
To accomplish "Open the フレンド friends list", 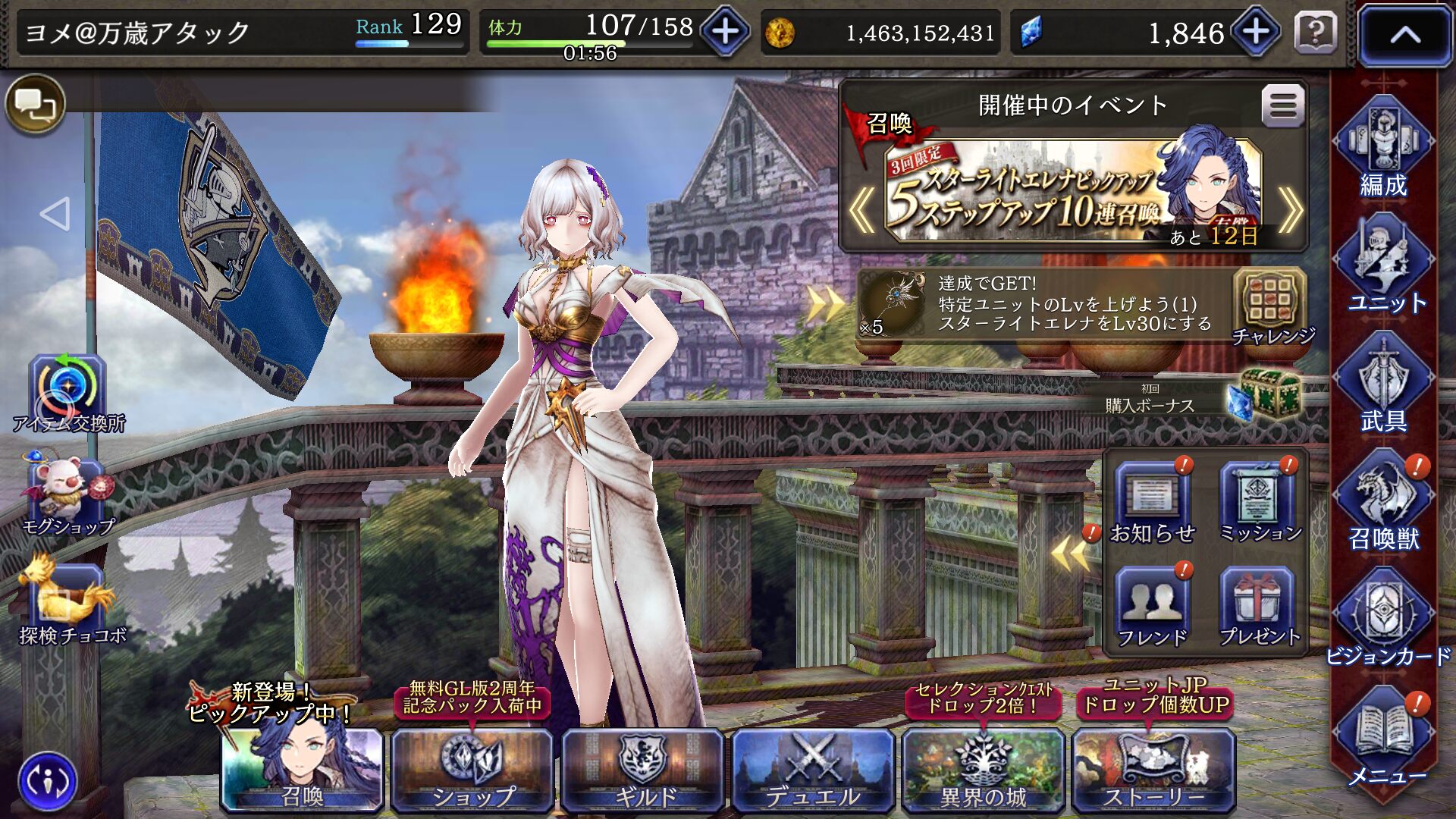I will pyautogui.click(x=1152, y=607).
